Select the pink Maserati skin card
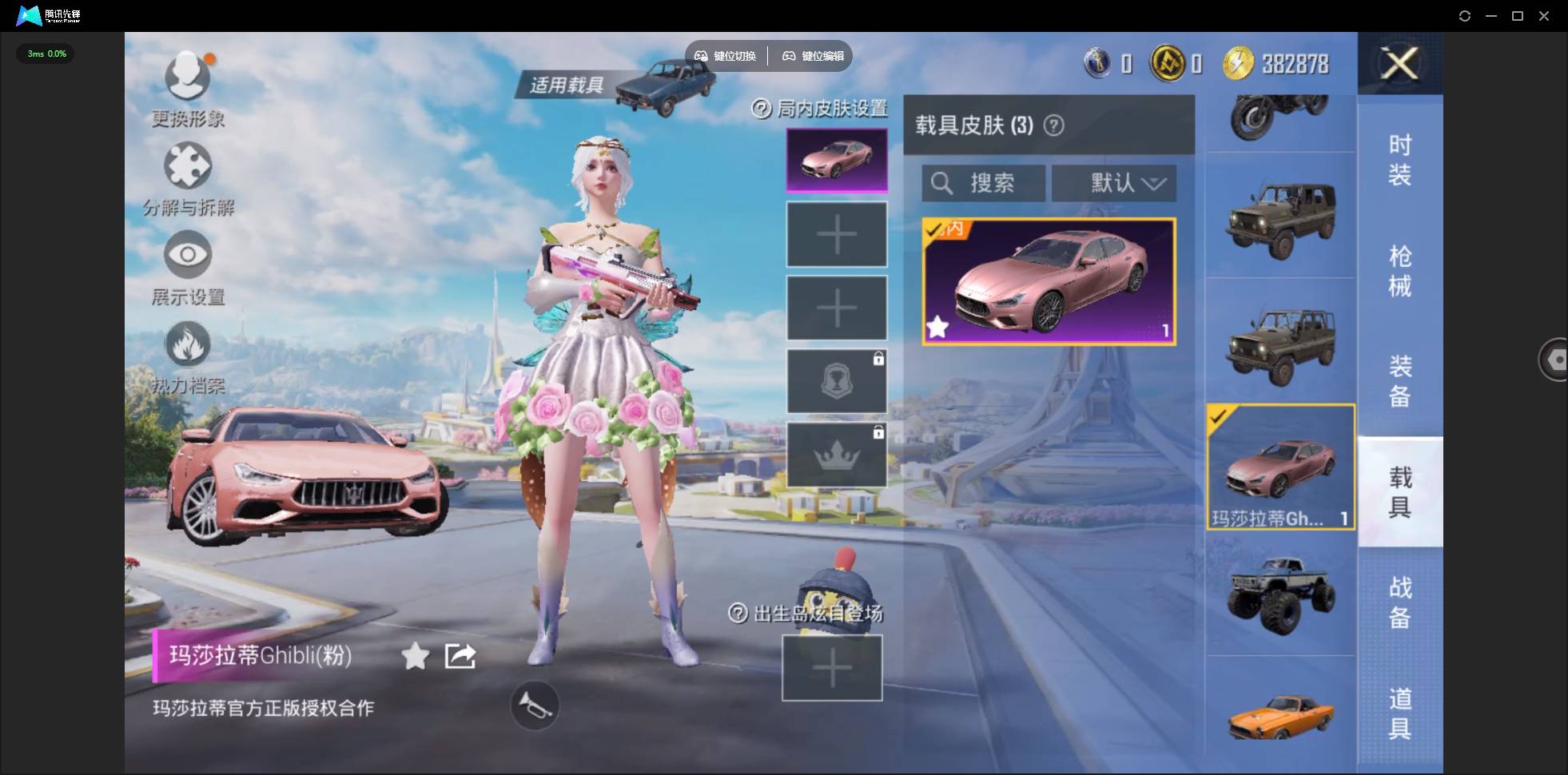Viewport: 1568px width, 775px height. (x=1049, y=281)
